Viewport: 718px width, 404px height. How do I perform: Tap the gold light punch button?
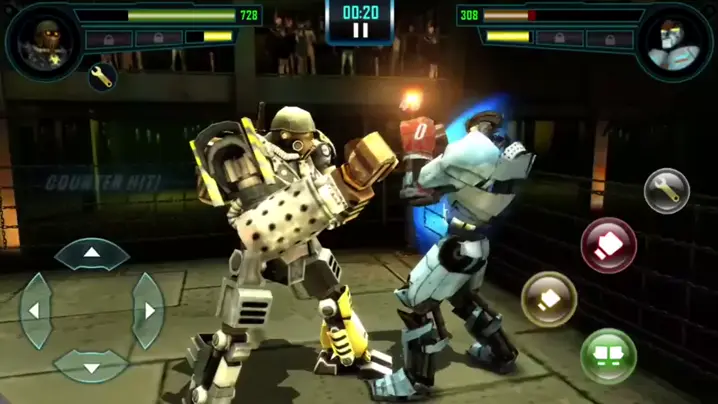[549, 298]
